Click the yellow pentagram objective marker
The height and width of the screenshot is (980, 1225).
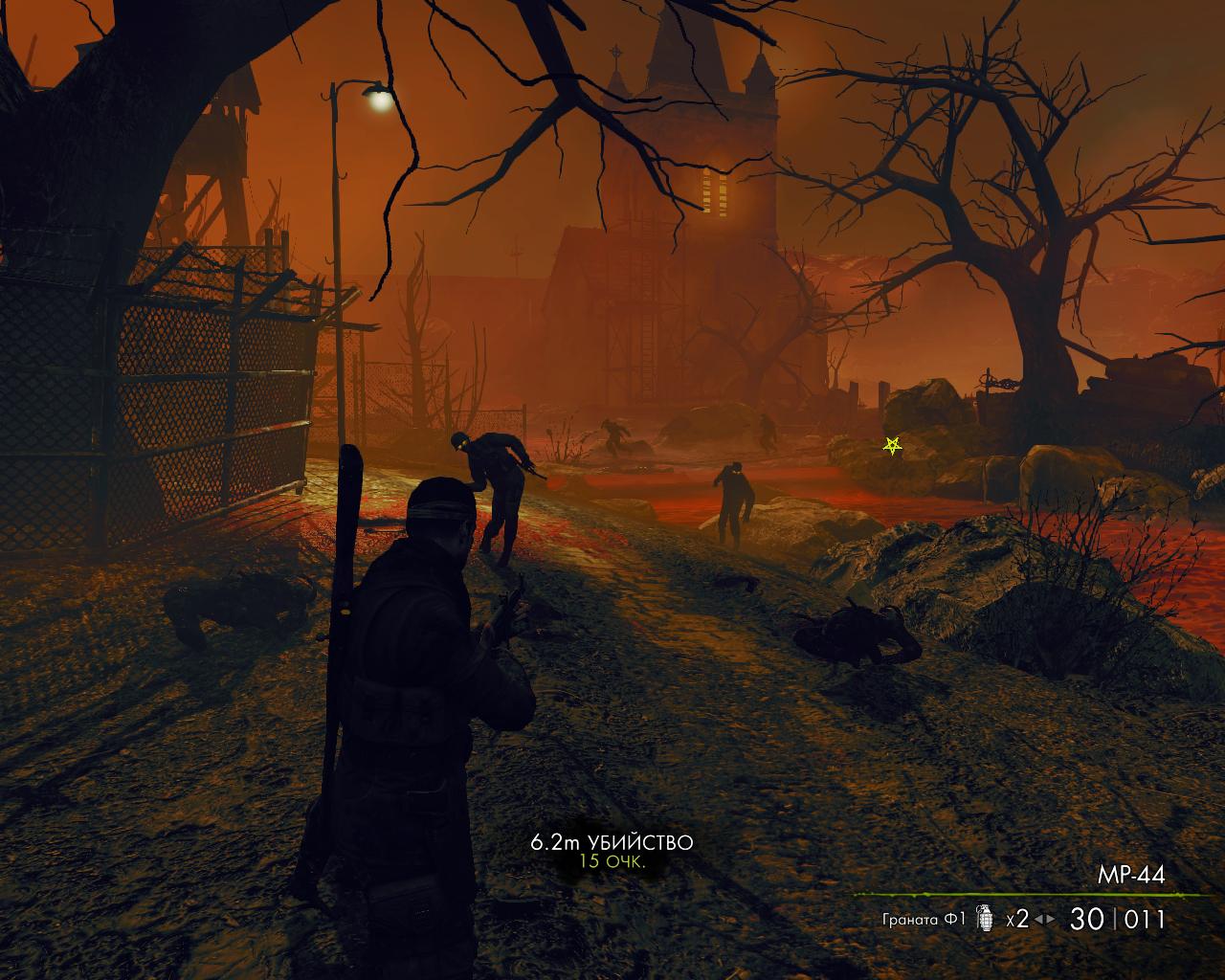point(892,445)
